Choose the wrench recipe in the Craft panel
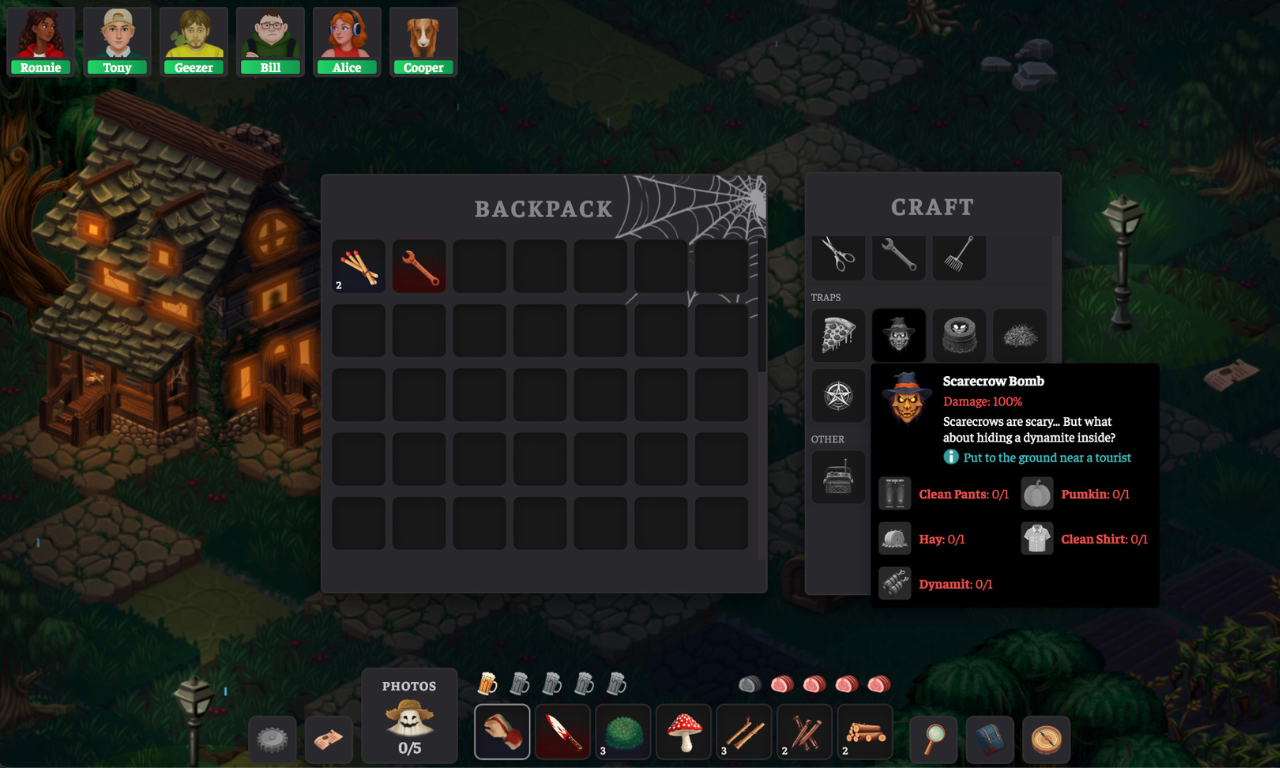Screen dimensions: 1280x768 pos(899,255)
